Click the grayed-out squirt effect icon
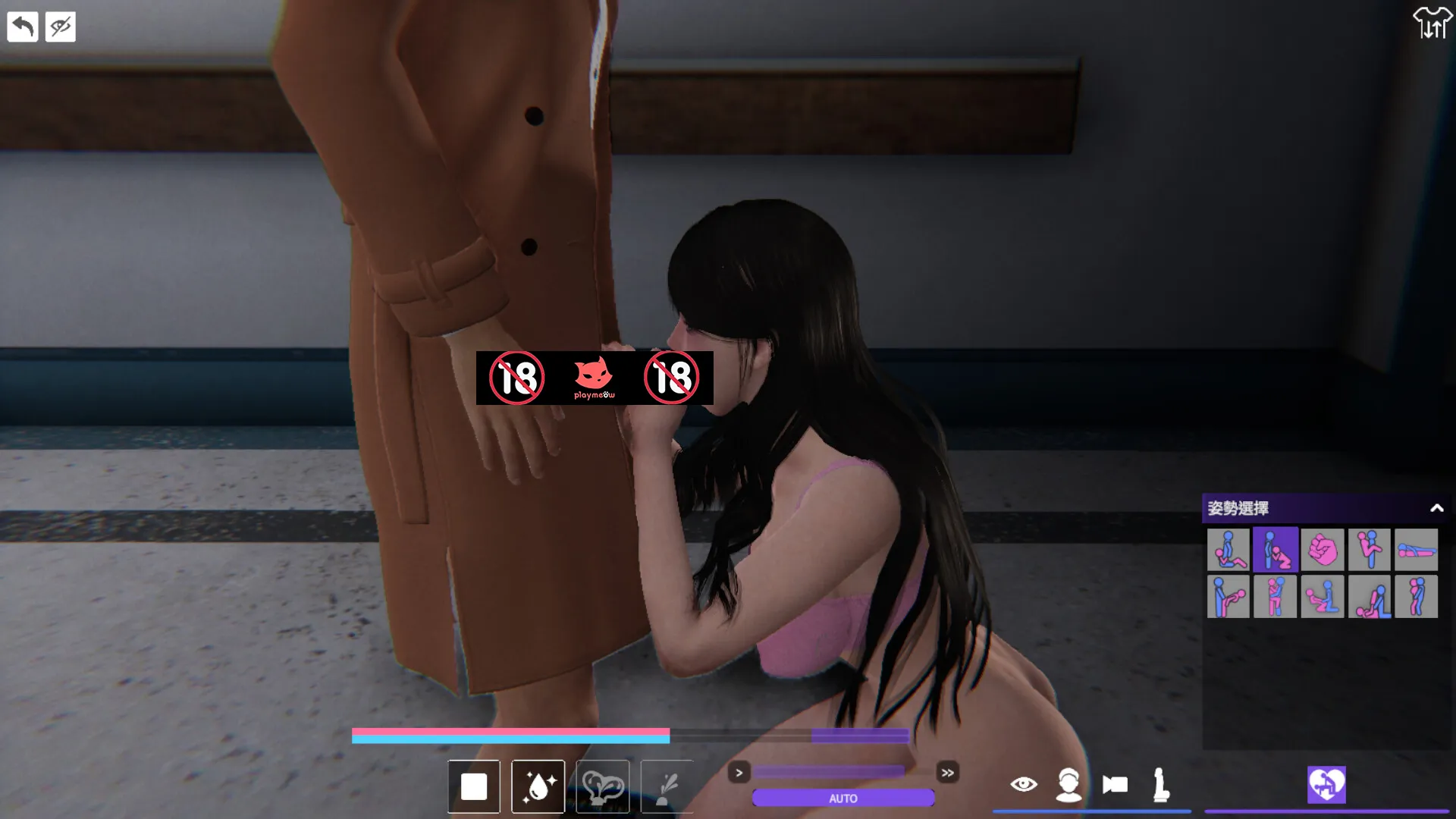1456x819 pixels. (667, 786)
